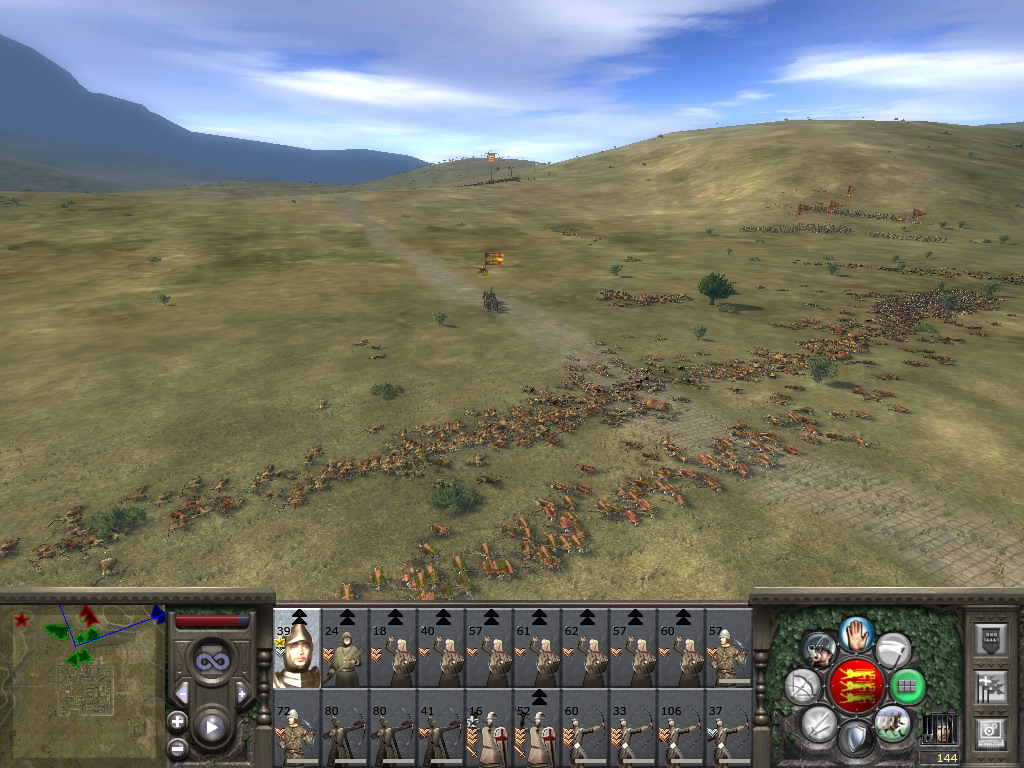The width and height of the screenshot is (1024, 768).
Task: Order withdraw with the white flag button
Action: coord(893,650)
